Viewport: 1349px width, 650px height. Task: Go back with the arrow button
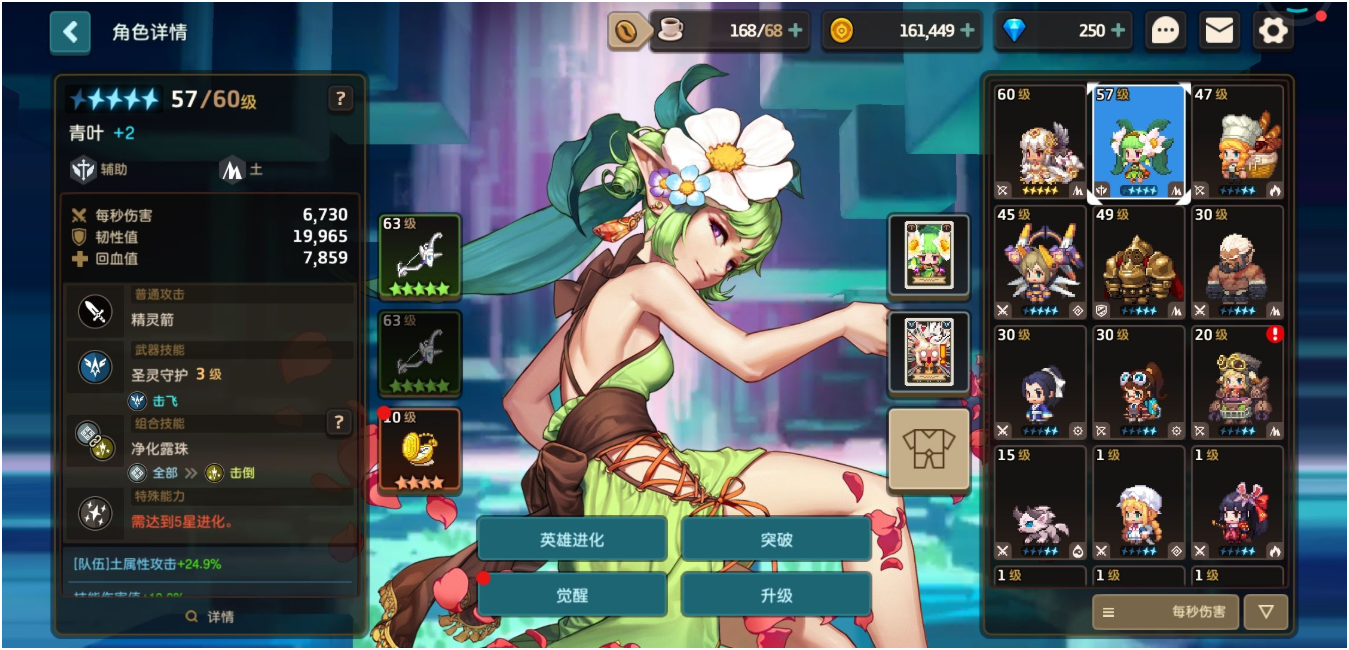point(70,32)
